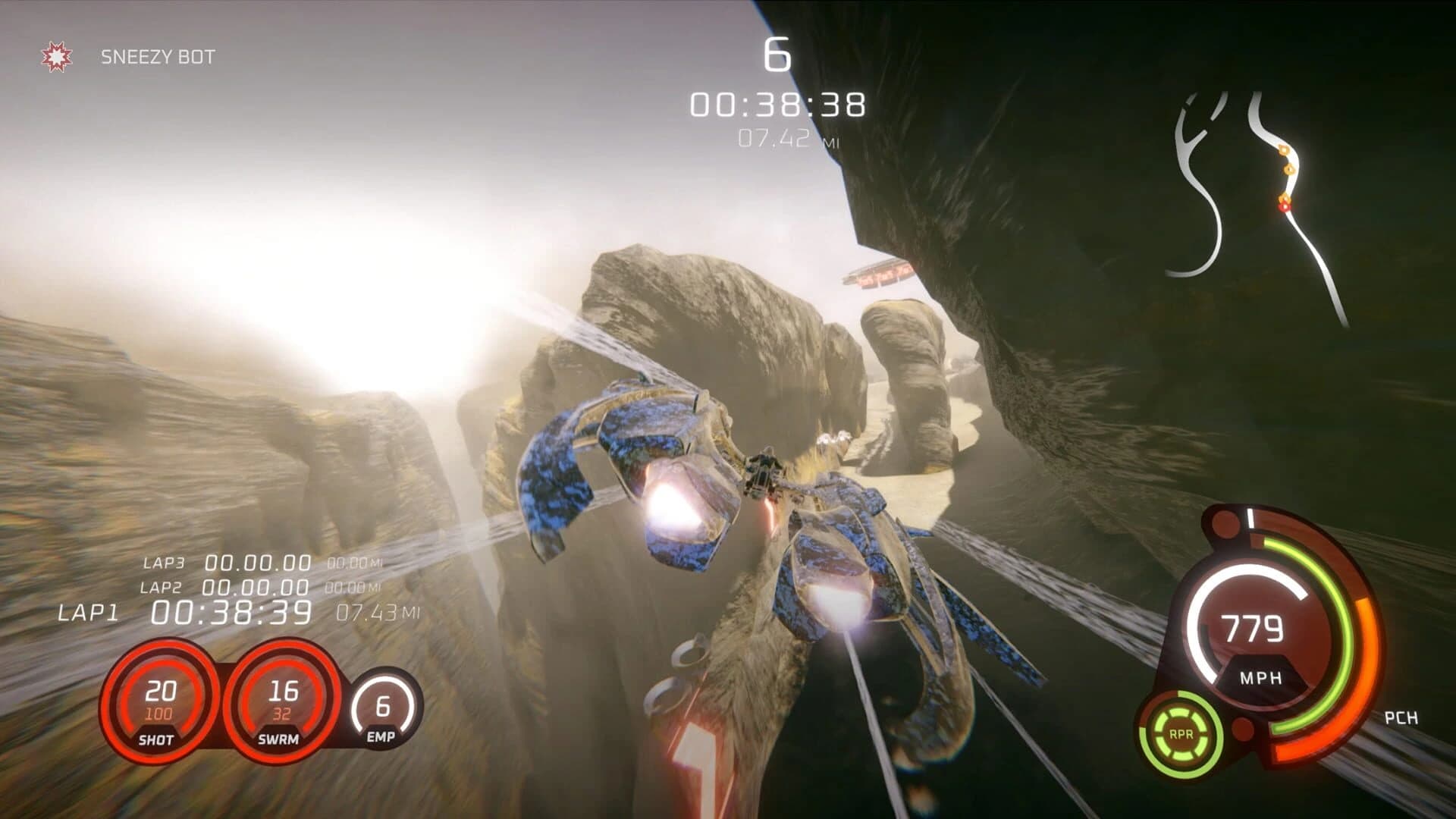This screenshot has width=1456, height=819.
Task: Collapse the LAP1 timer readout
Action: [227, 610]
